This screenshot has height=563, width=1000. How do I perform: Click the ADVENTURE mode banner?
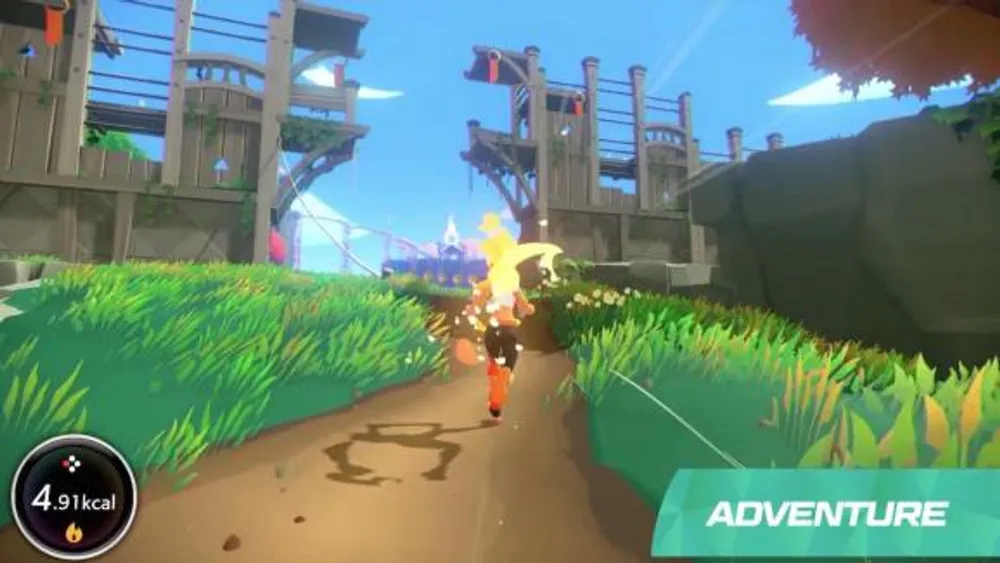tap(826, 514)
